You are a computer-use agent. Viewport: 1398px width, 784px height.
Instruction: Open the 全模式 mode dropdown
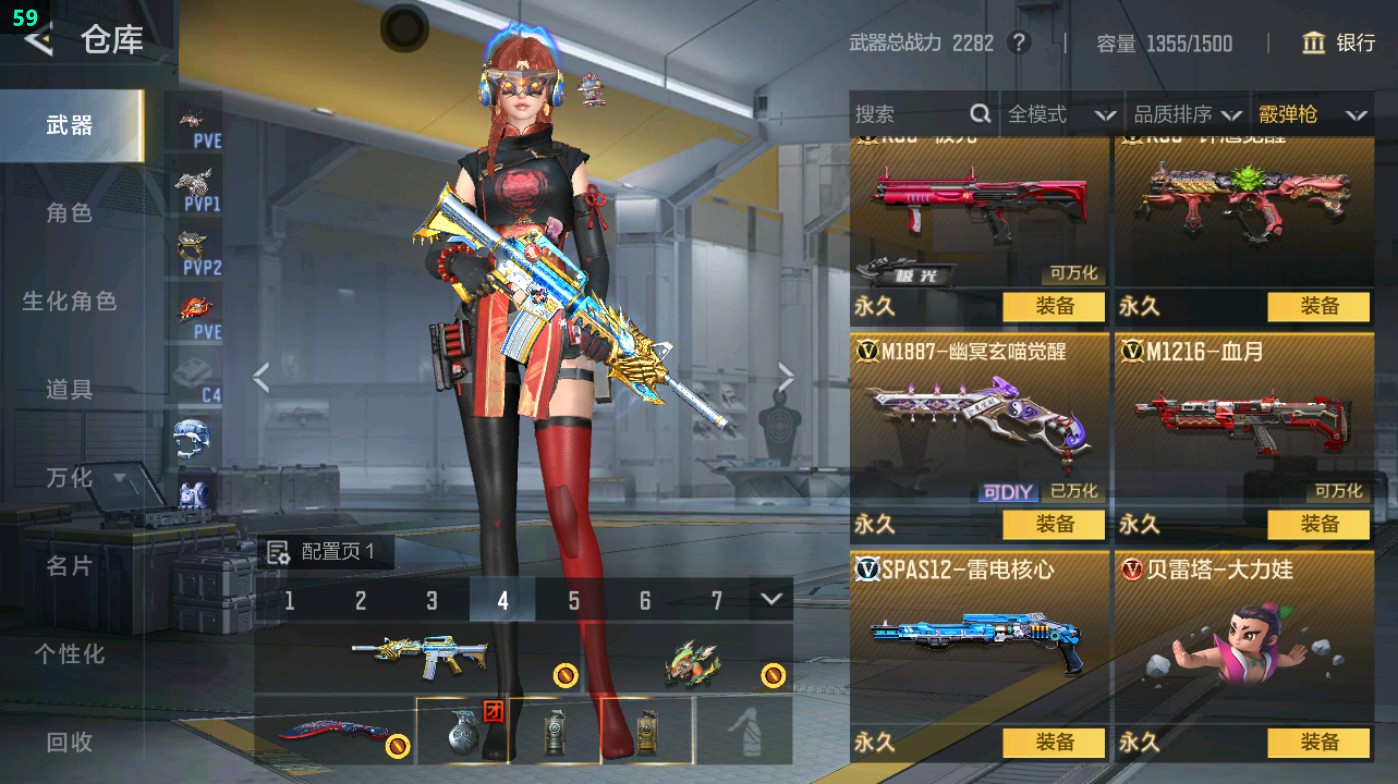[x=1060, y=115]
